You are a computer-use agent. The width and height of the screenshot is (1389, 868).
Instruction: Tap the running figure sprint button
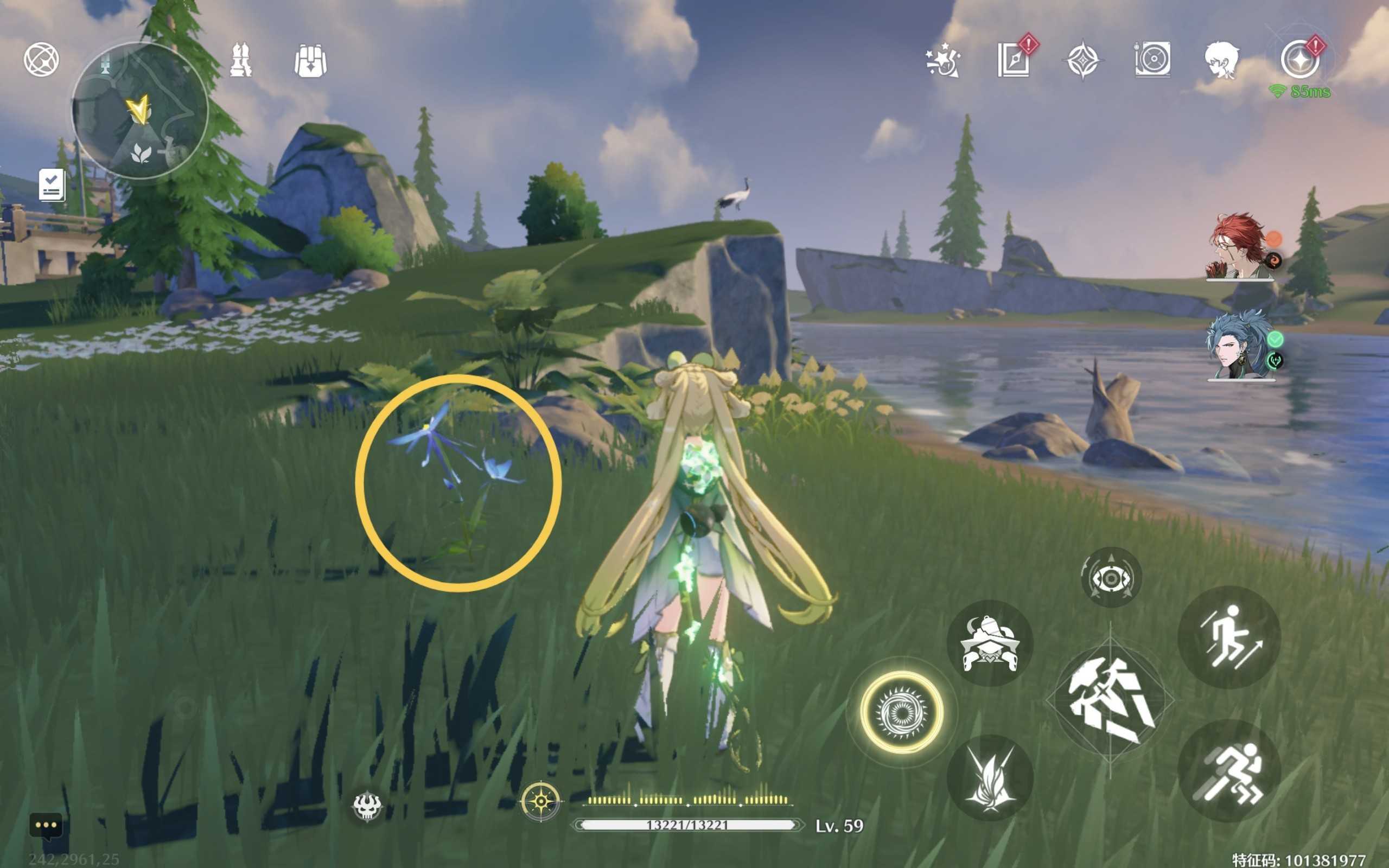pos(1229,771)
